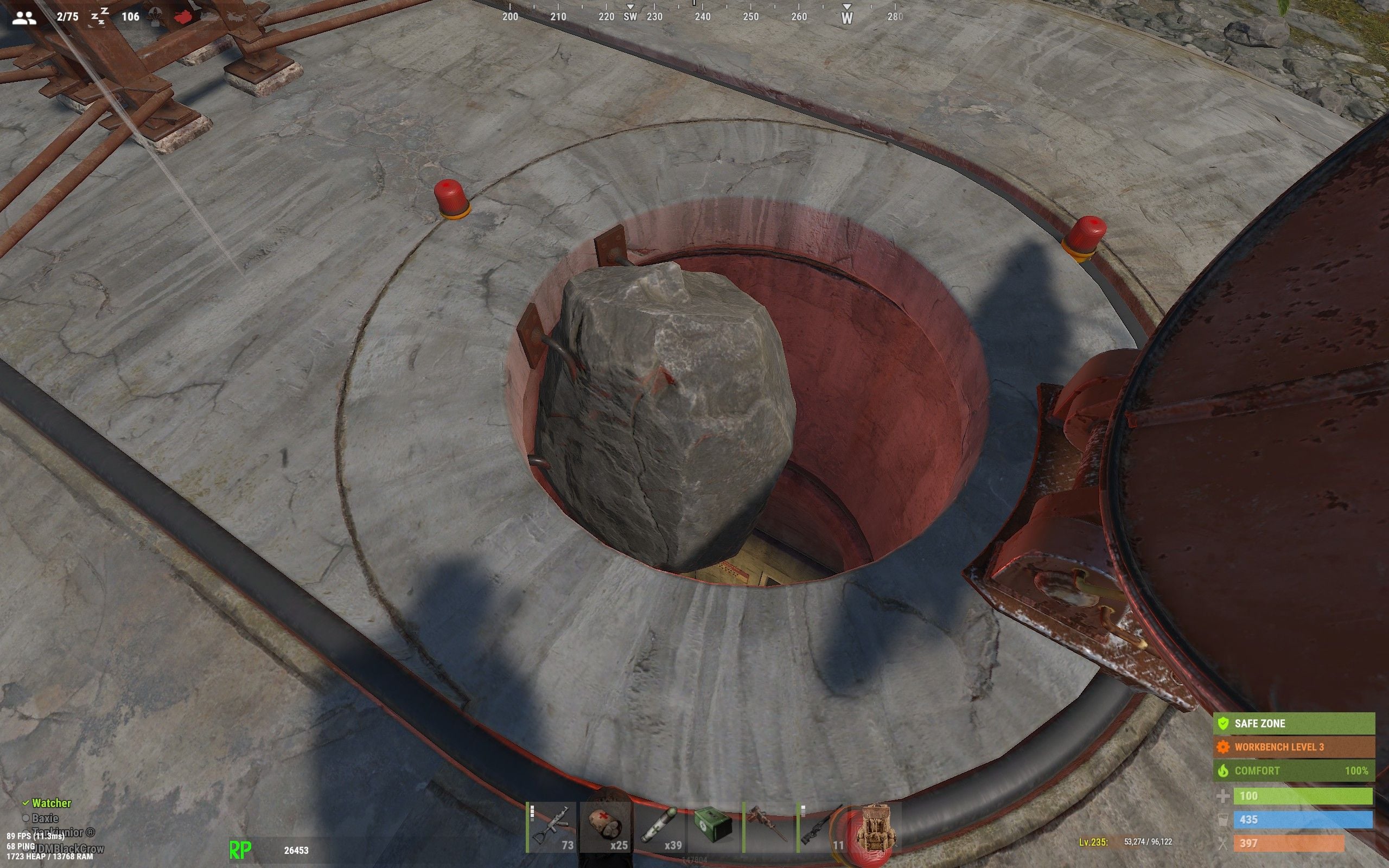This screenshot has height=868, width=1389.
Task: Choose the medical syringe hotbar slot
Action: [660, 828]
